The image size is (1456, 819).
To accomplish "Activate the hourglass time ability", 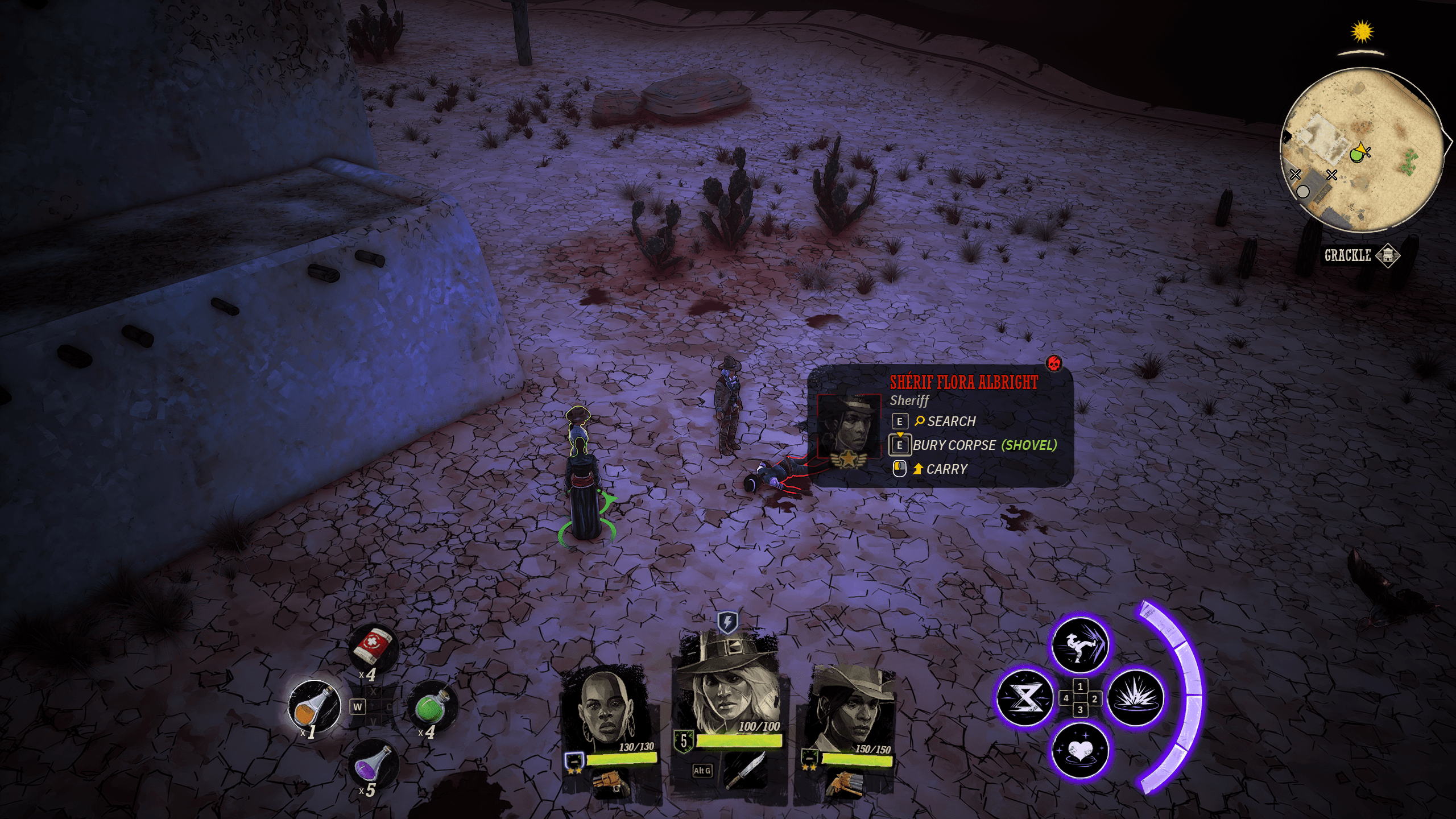I will pyautogui.click(x=1025, y=698).
